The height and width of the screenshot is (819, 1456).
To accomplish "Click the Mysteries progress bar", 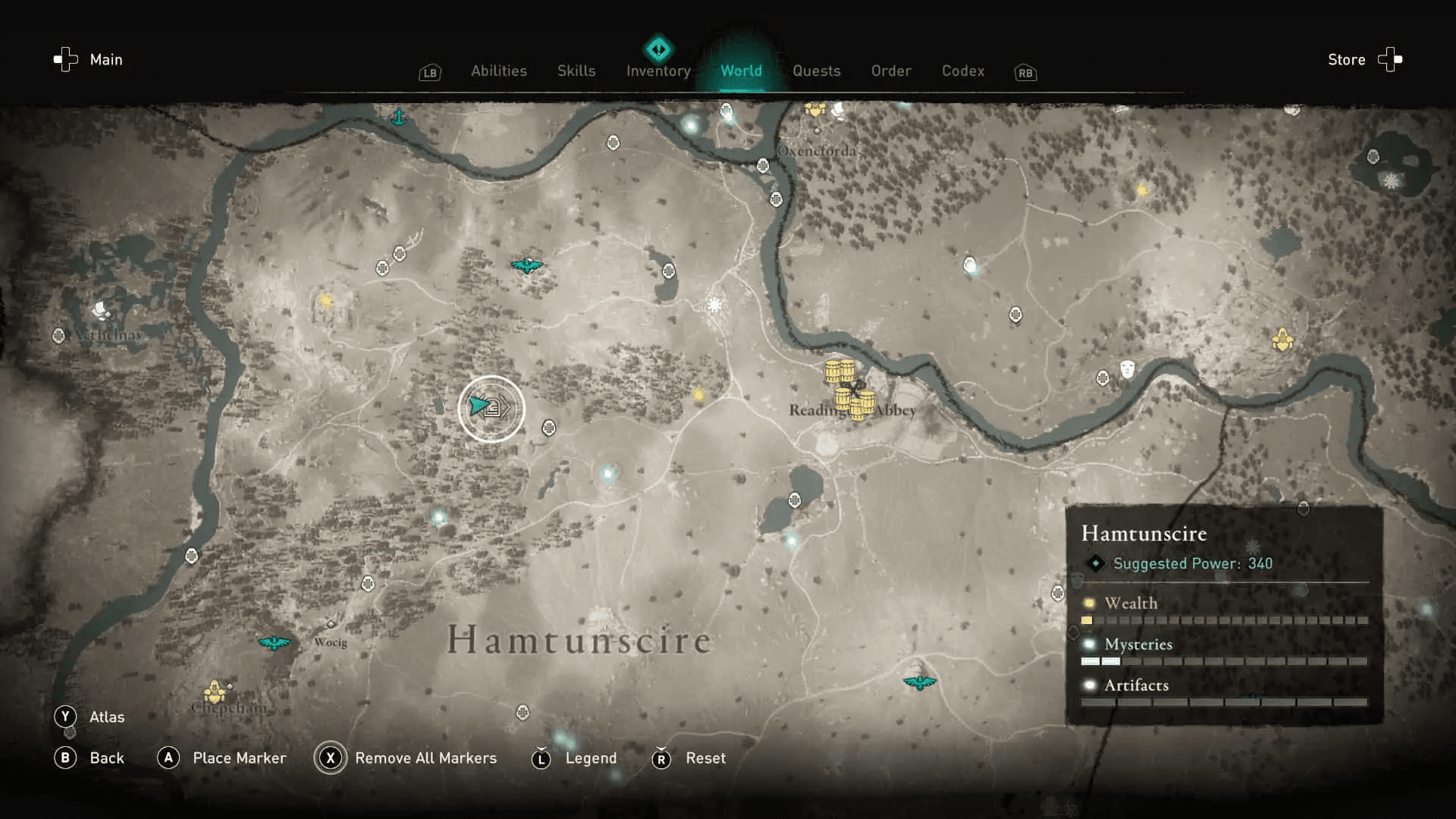I will click(1221, 661).
